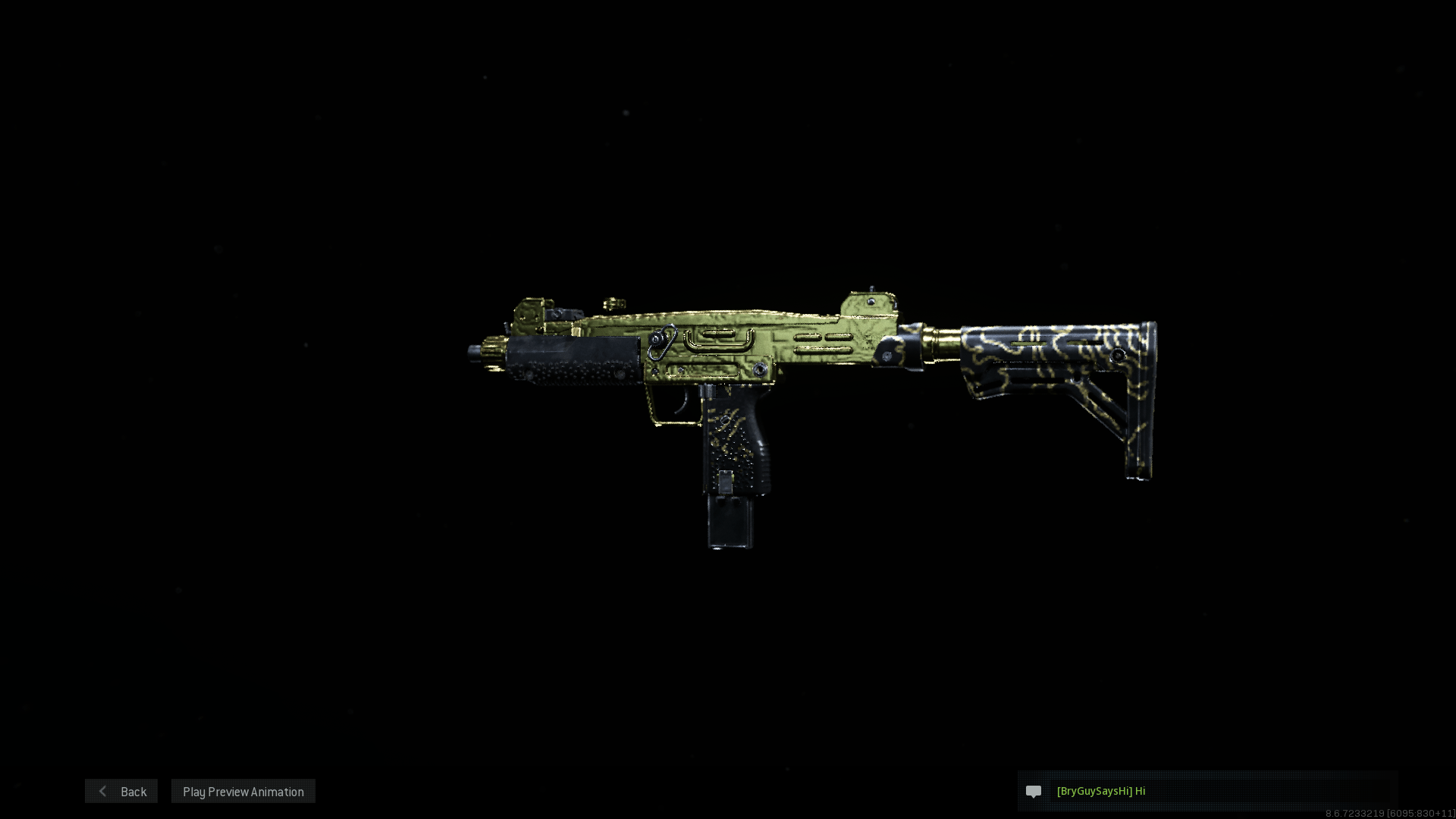Open chat via the speech bubble icon
The image size is (1456, 819).
[1034, 791]
